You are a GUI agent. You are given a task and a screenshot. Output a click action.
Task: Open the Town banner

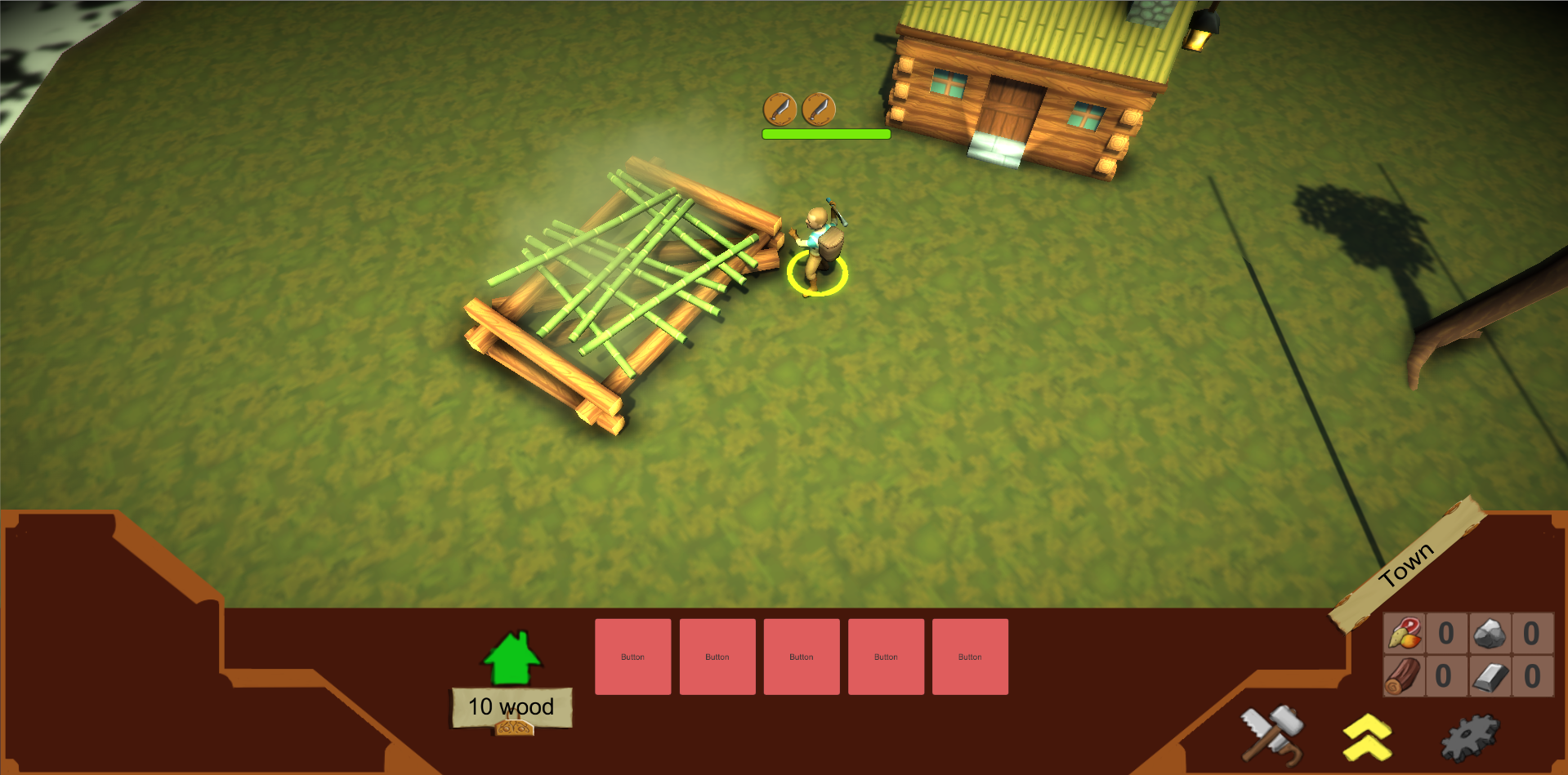click(1408, 563)
